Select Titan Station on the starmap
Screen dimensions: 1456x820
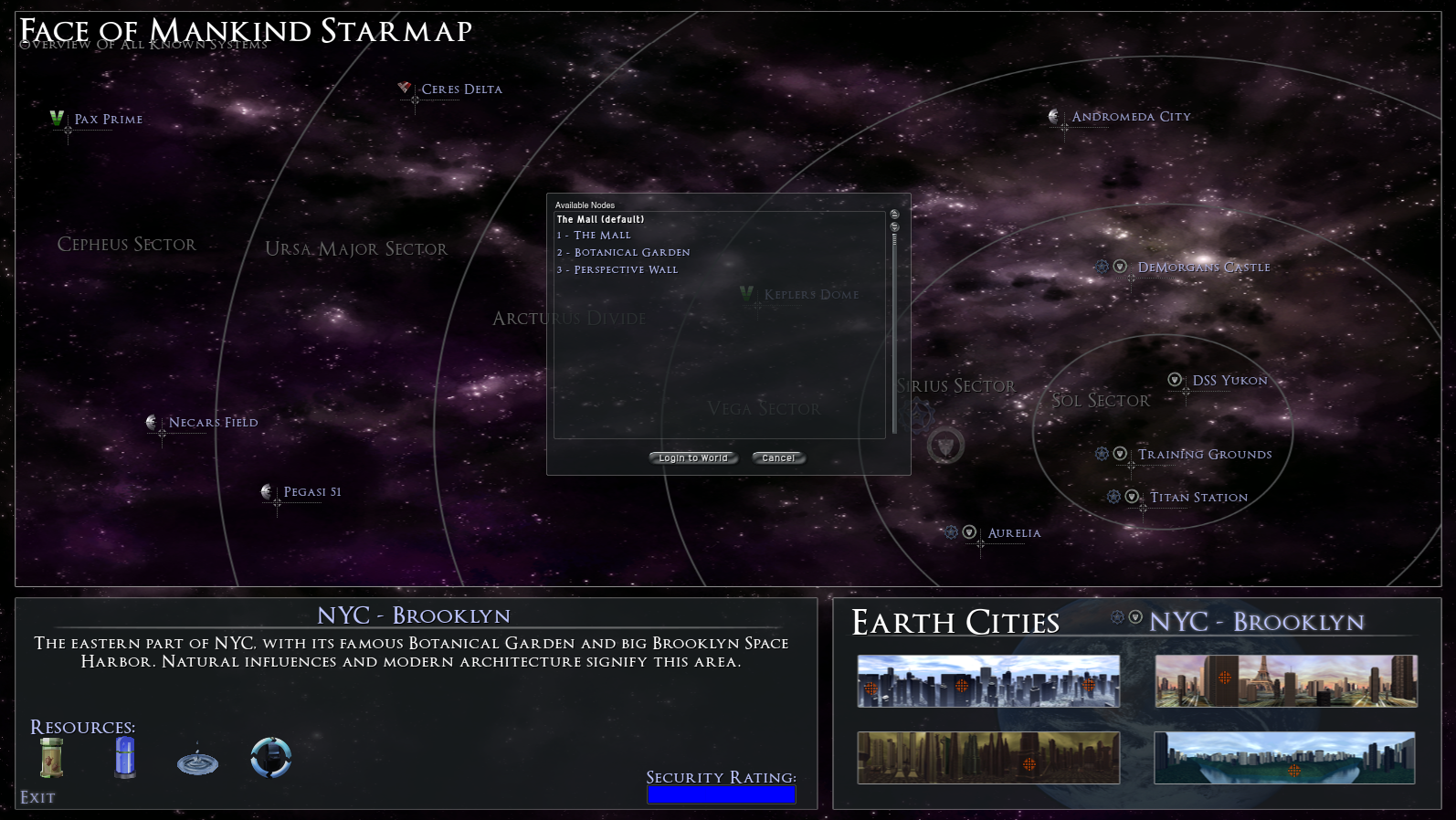(x=1198, y=498)
